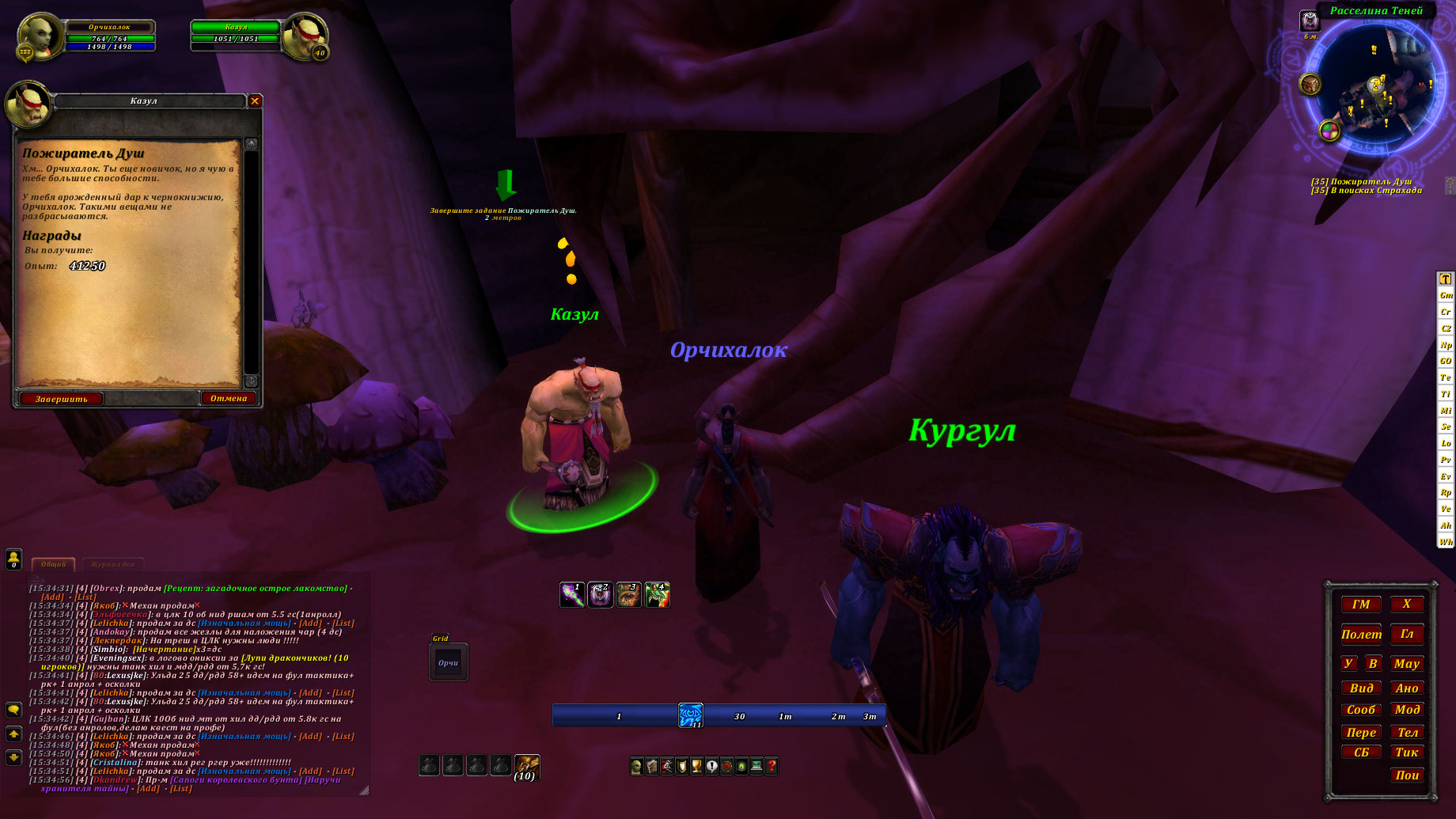
Task: Cast the green shadow bolt ability in slot 1
Action: 572,594
